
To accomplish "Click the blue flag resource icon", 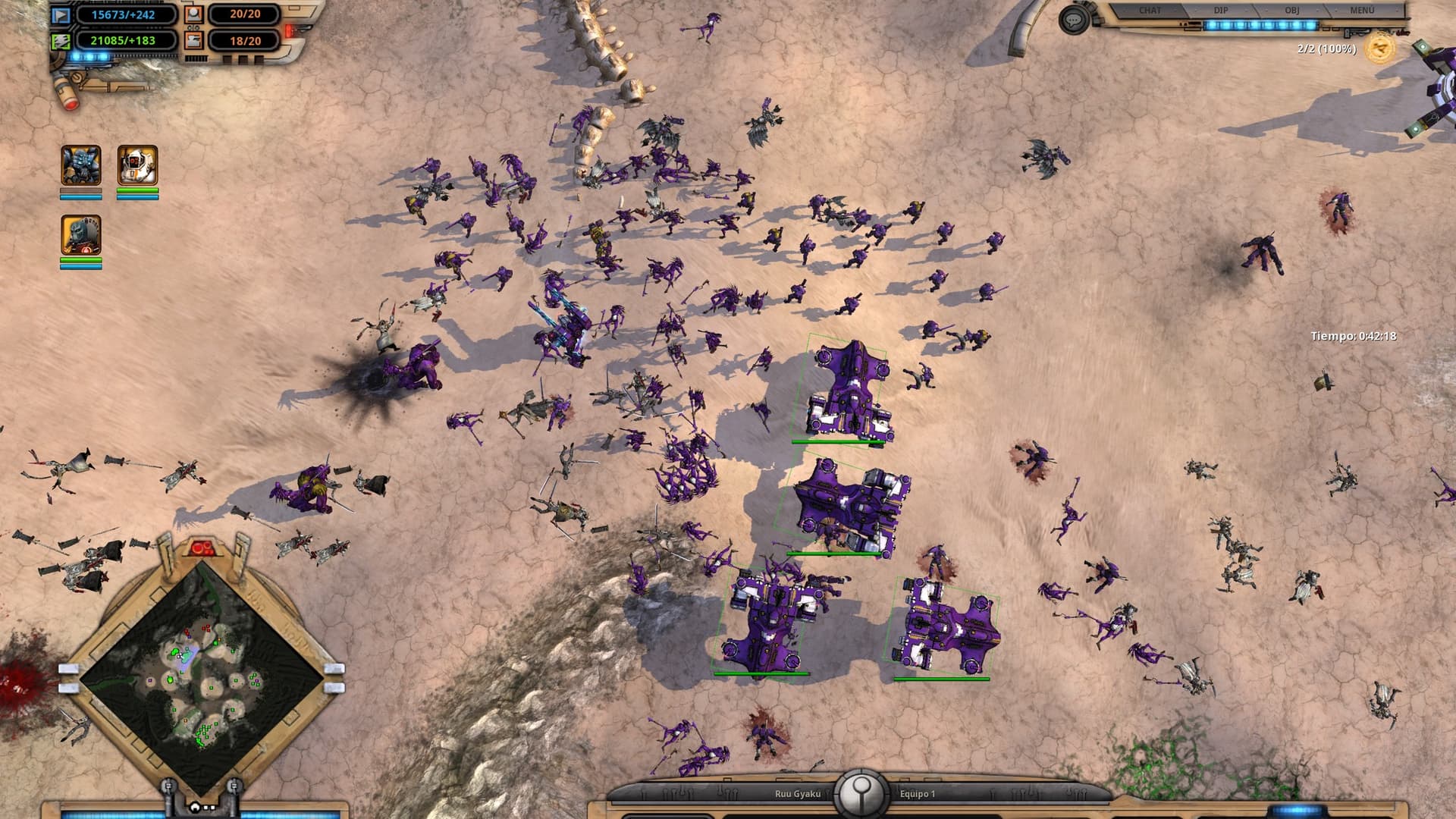I will (61, 14).
